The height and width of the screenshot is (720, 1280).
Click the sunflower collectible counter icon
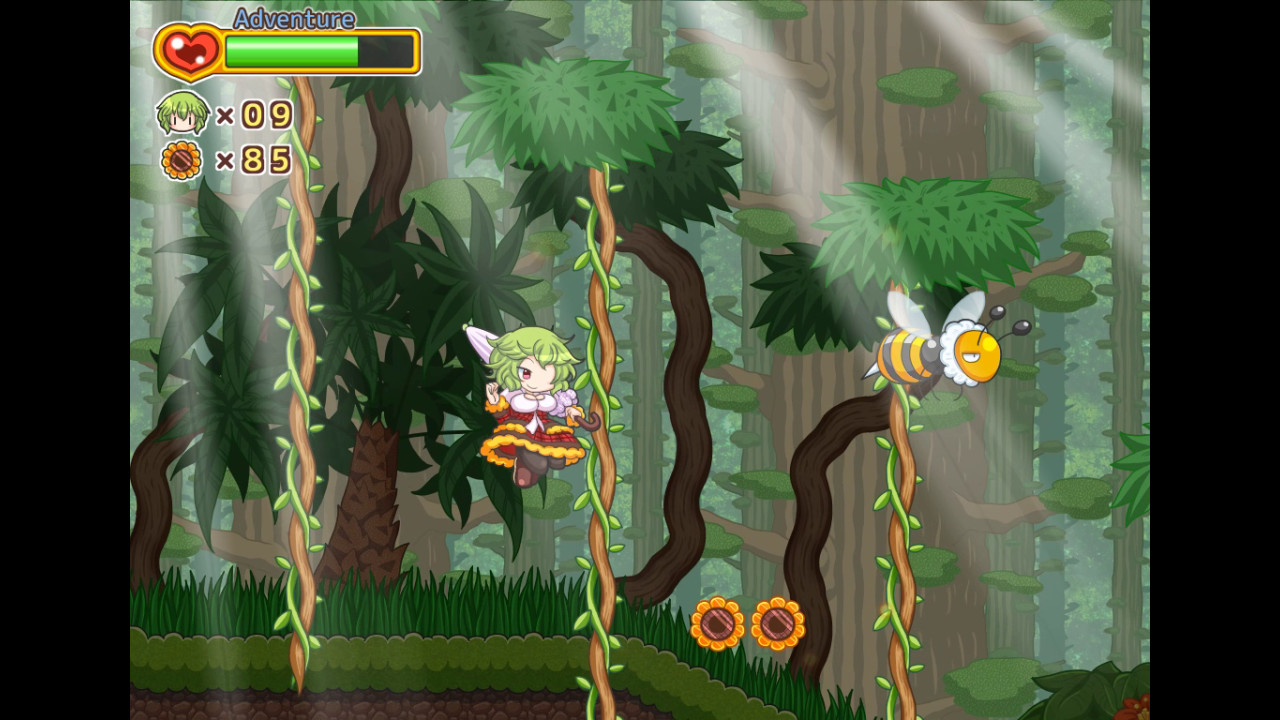pos(180,159)
